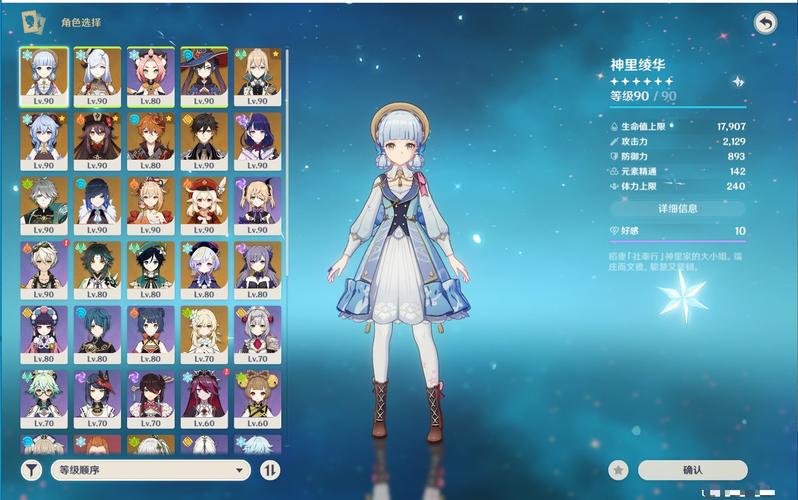
Task: Toggle the ascending/descending sort order button
Action: pos(270,469)
